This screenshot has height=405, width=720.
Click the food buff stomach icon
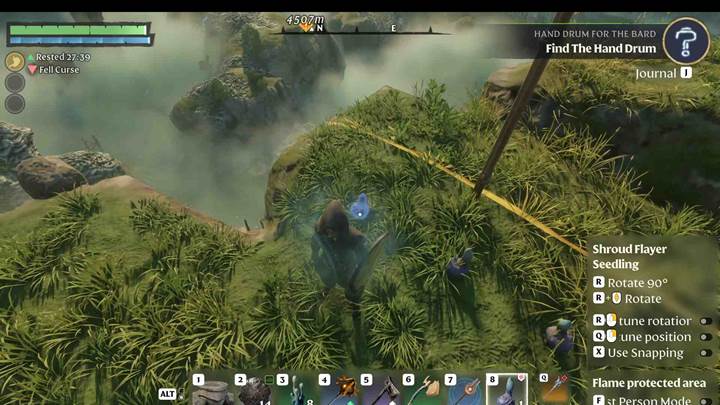[15, 61]
